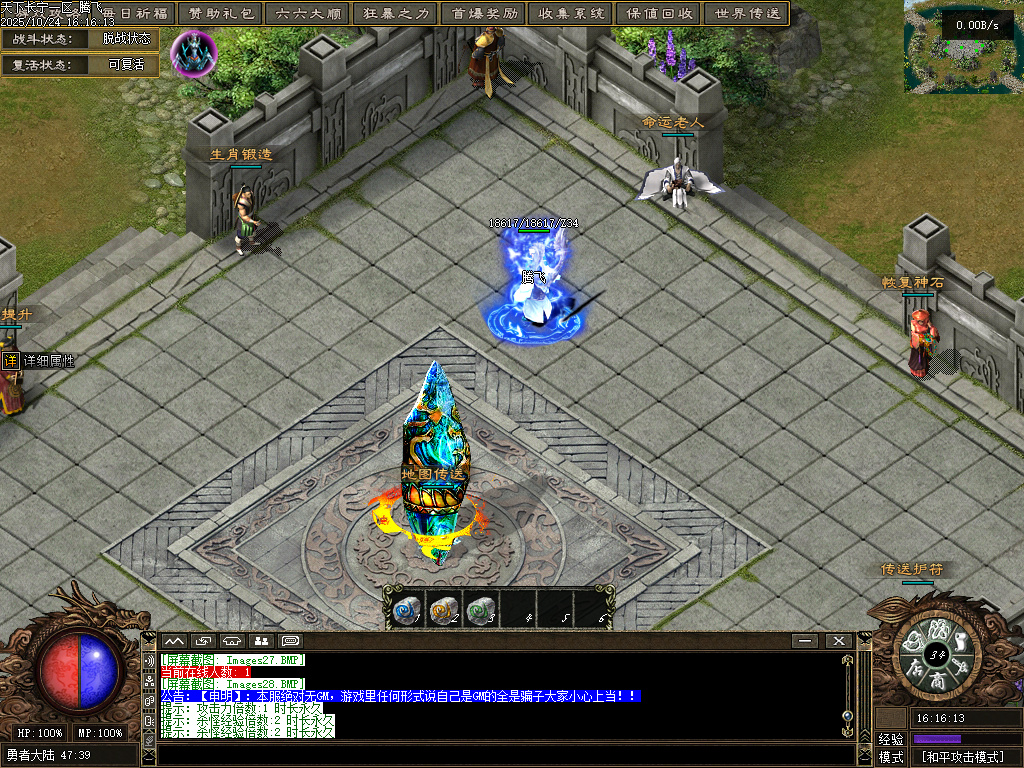The image size is (1024, 768).
Task: Open the minimap in the corner
Action: click(962, 48)
